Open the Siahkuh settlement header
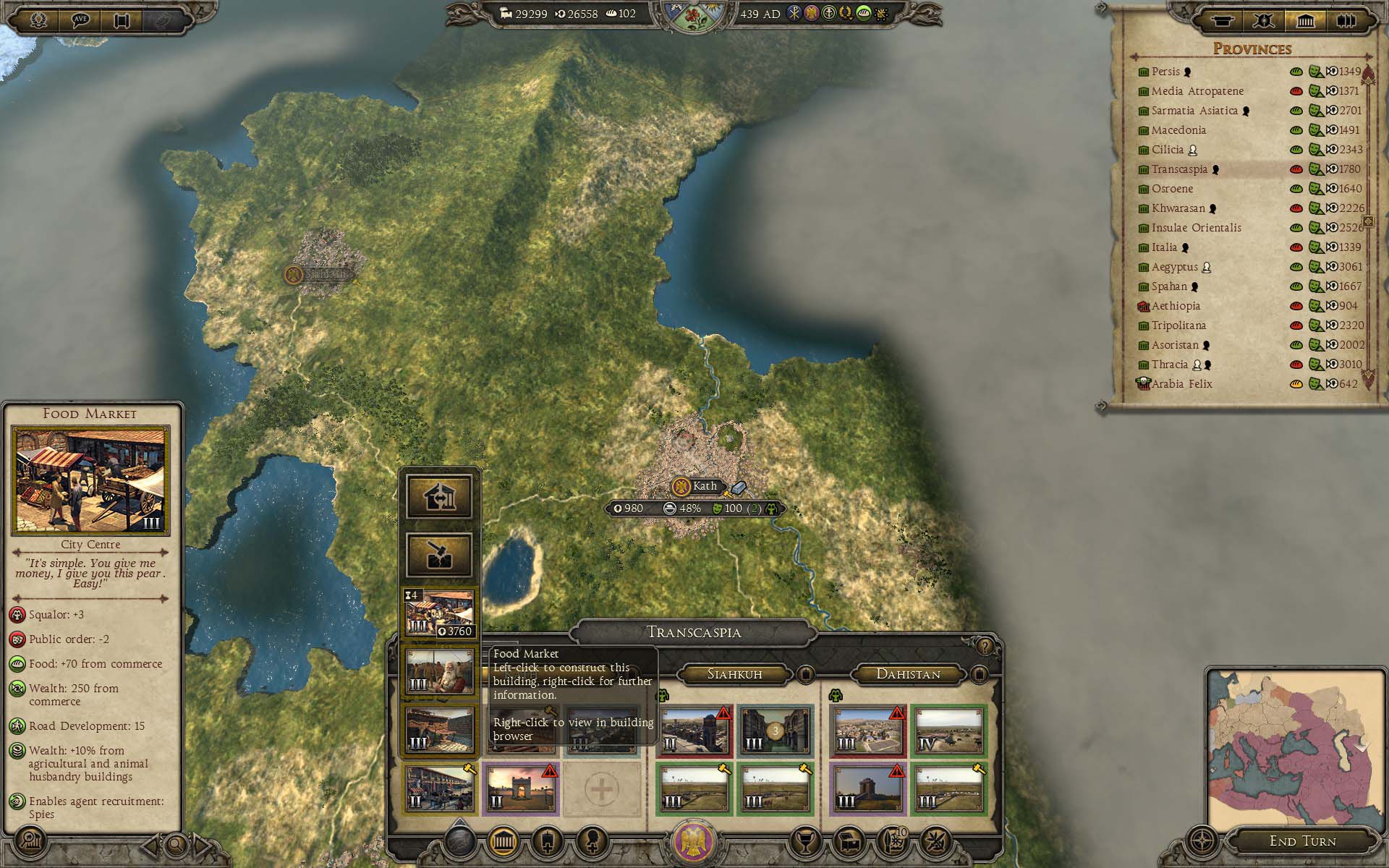The height and width of the screenshot is (868, 1389). click(x=734, y=674)
